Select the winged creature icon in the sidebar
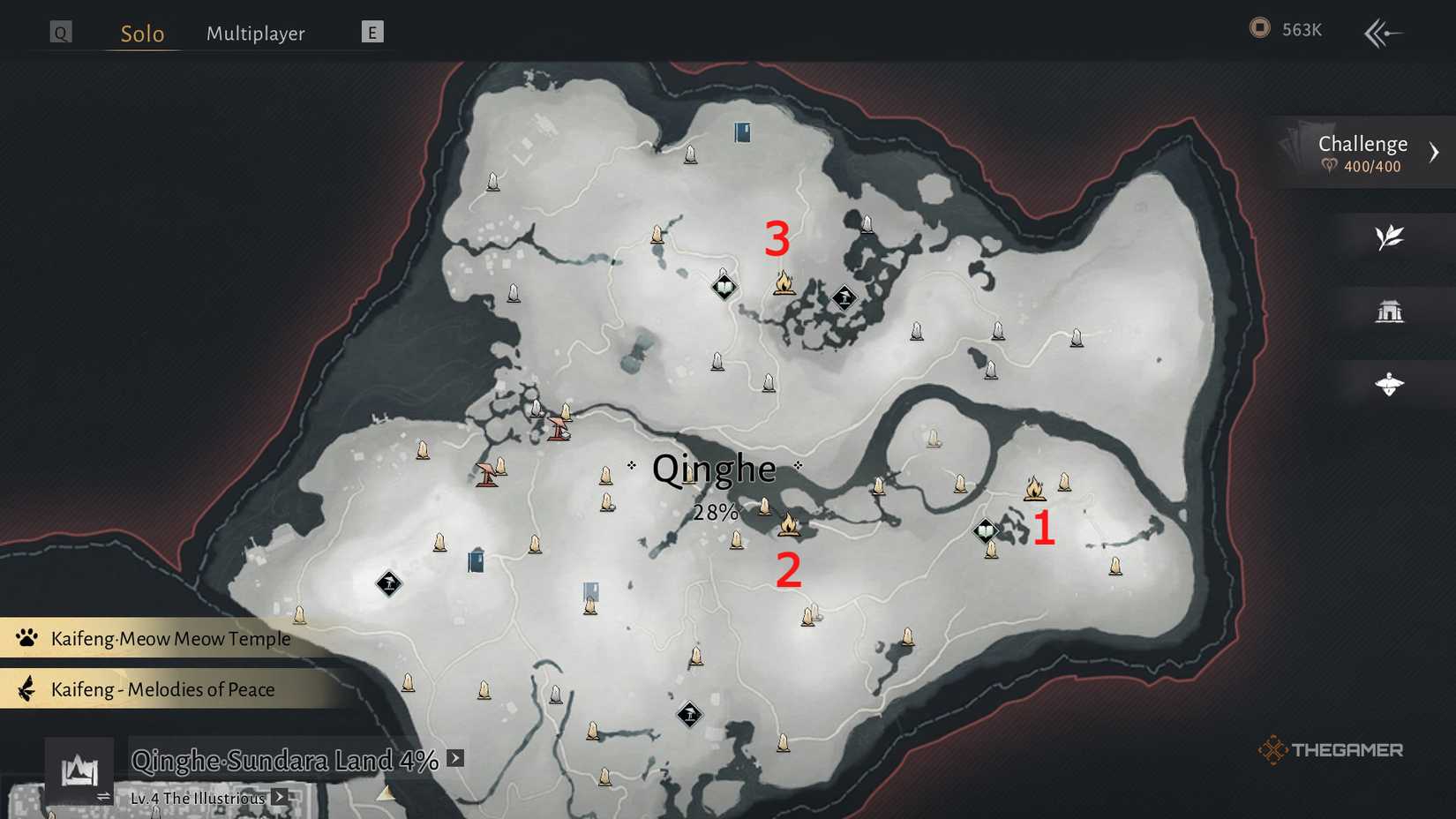Image resolution: width=1456 pixels, height=819 pixels. click(1390, 383)
